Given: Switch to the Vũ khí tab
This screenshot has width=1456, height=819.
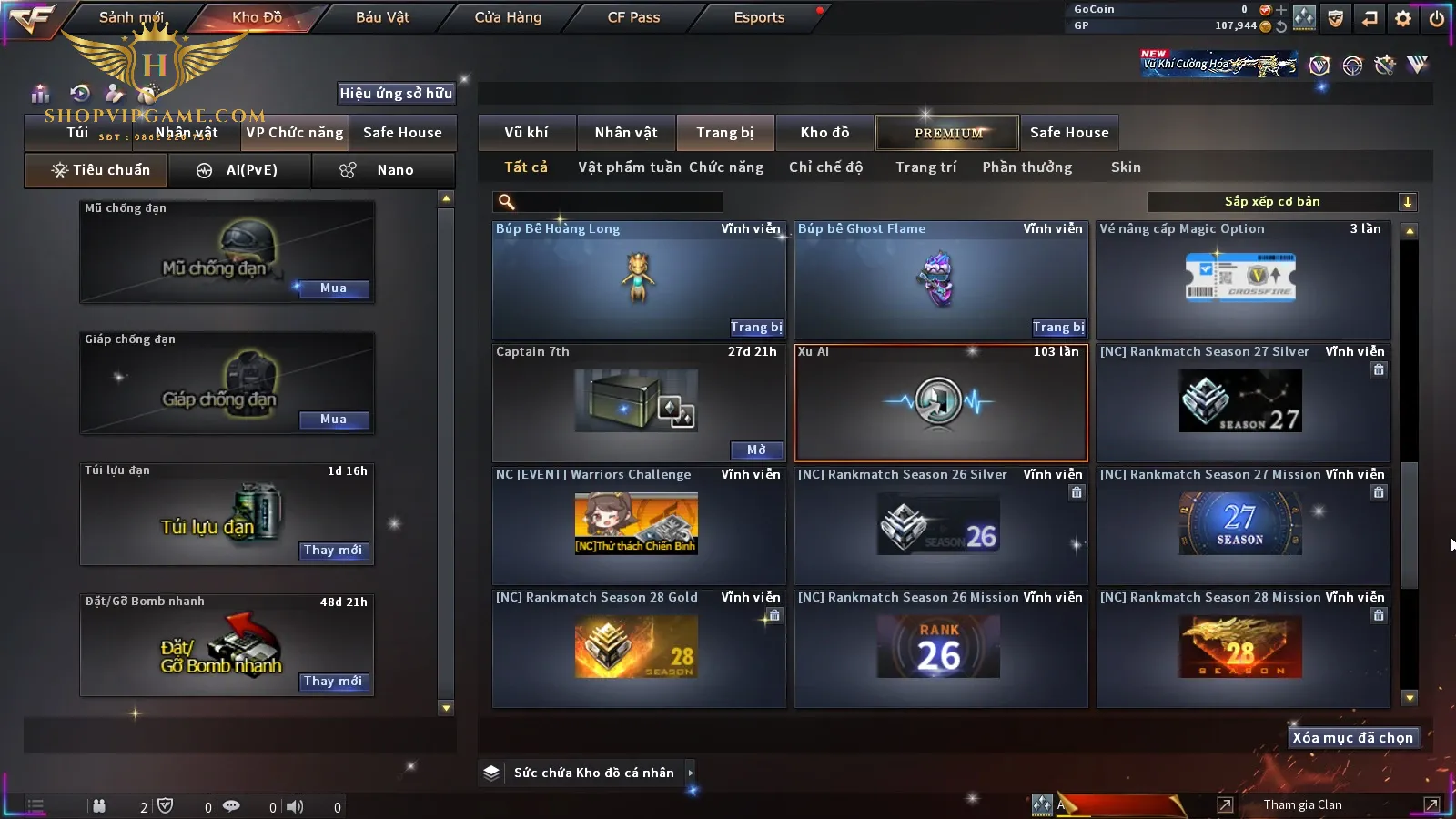Looking at the screenshot, I should tap(526, 133).
